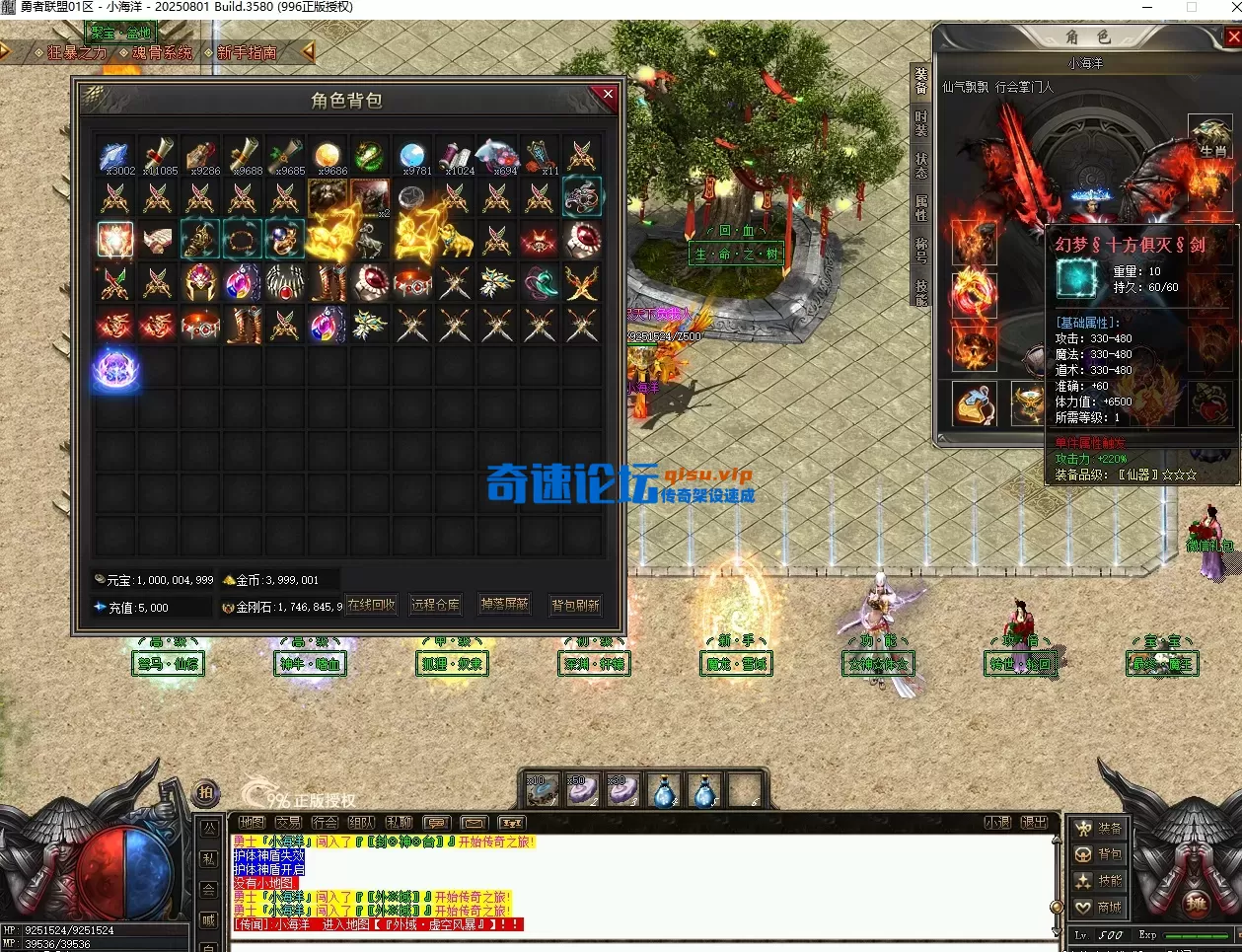The width and height of the screenshot is (1242, 952).
Task: Close the 角色背包 inventory window
Action: (x=607, y=95)
